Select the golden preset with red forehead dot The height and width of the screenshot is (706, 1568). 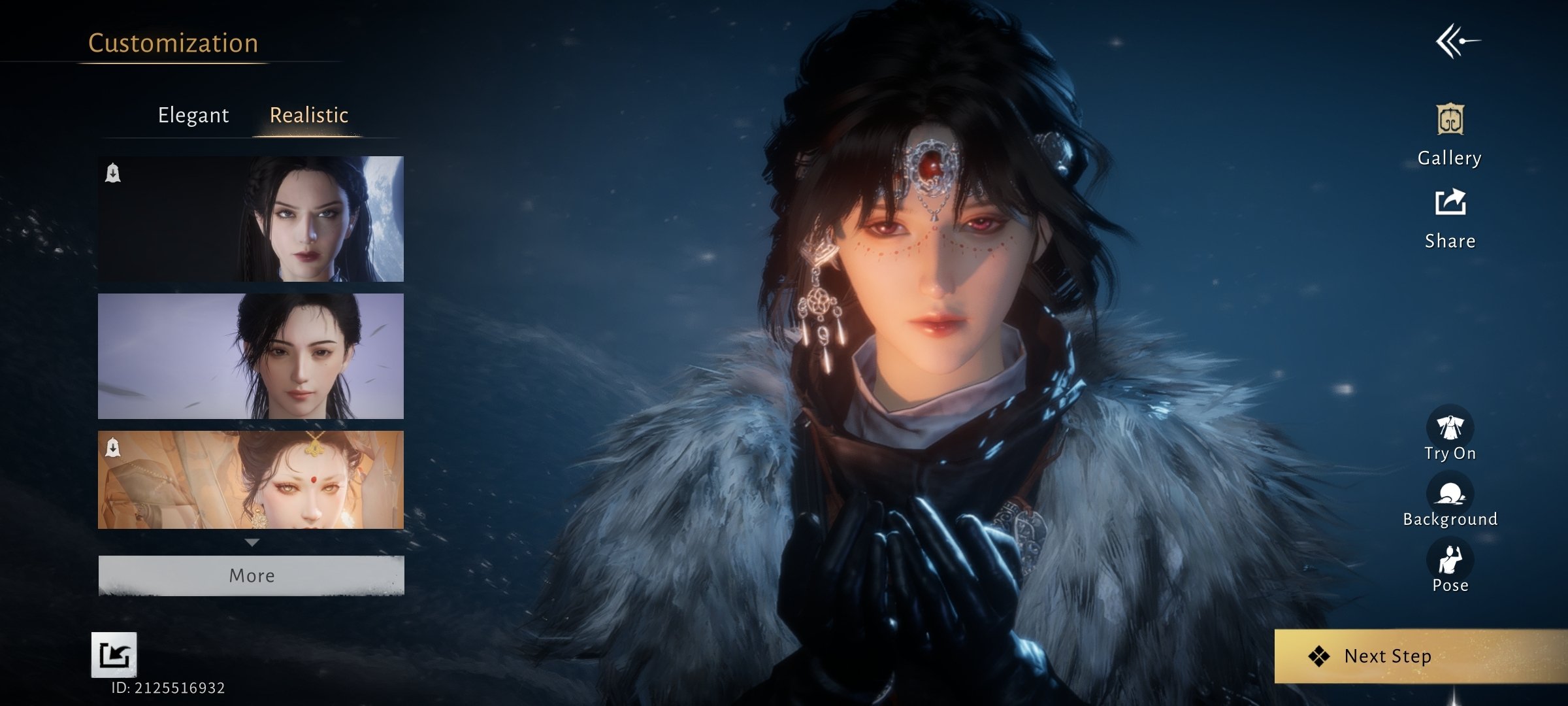[251, 480]
